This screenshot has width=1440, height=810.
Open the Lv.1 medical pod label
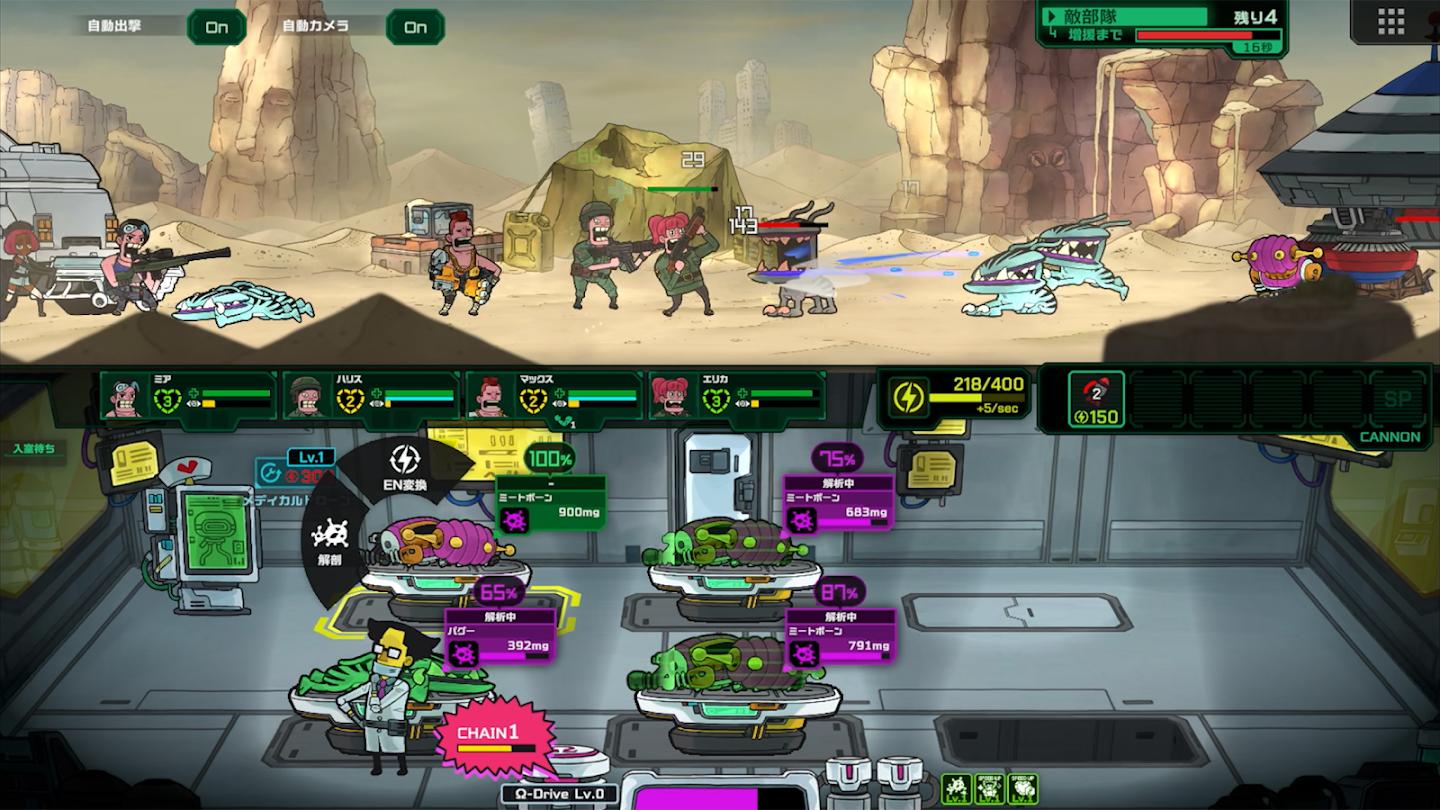point(310,457)
